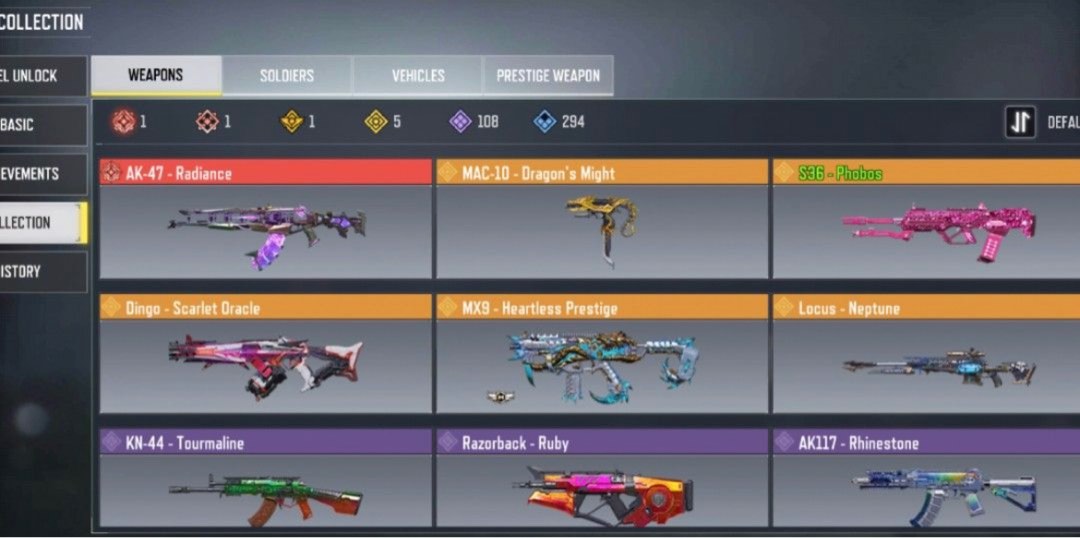
Task: Show the Vehicles tab
Action: click(418, 76)
